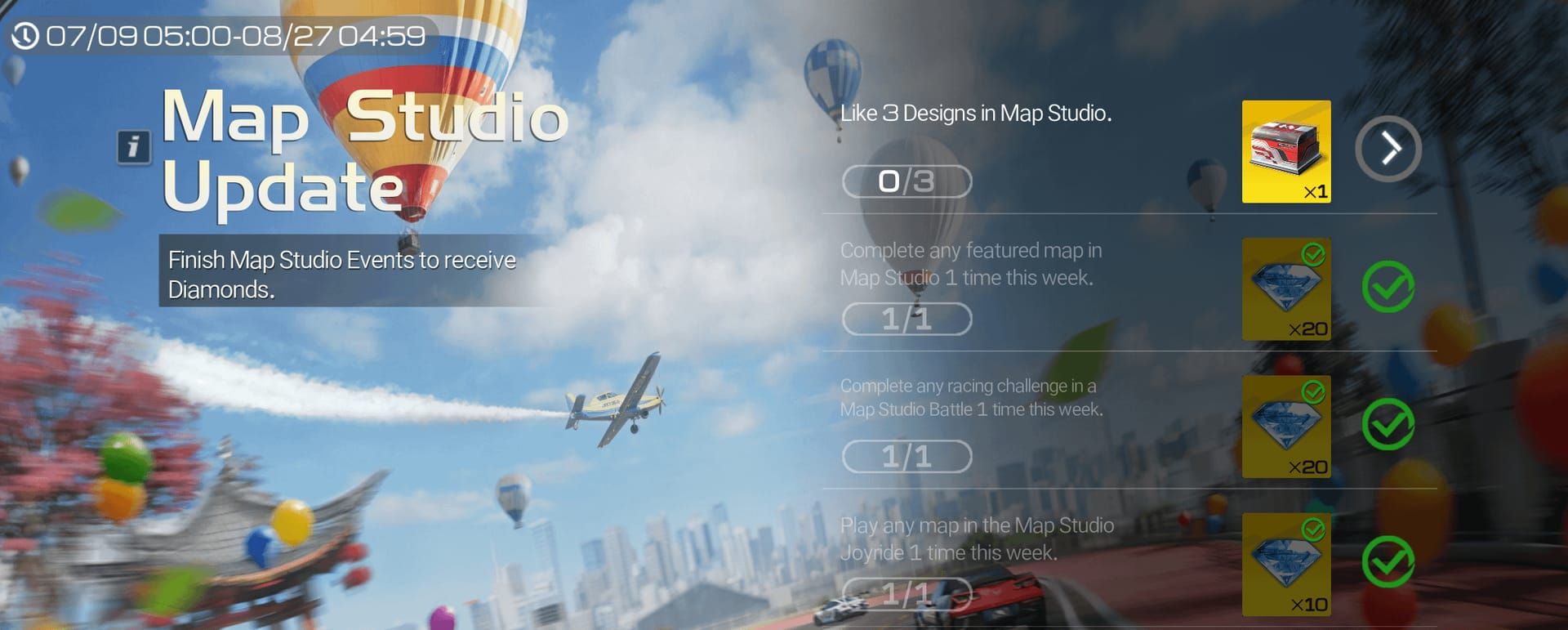Viewport: 1568px width, 630px height.
Task: View the Joyride diamond x10 reward
Action: click(x=1285, y=564)
